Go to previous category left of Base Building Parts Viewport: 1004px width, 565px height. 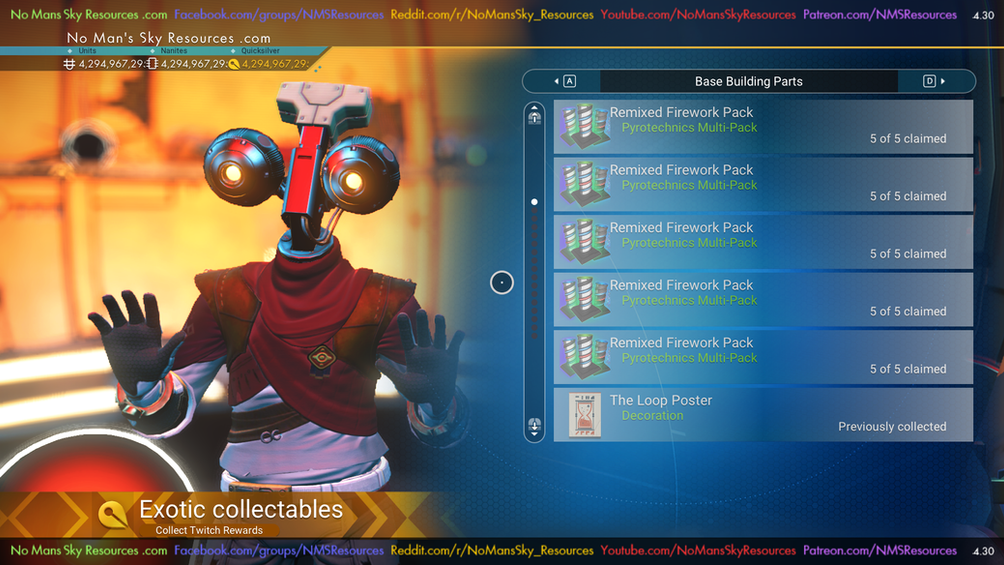click(564, 81)
